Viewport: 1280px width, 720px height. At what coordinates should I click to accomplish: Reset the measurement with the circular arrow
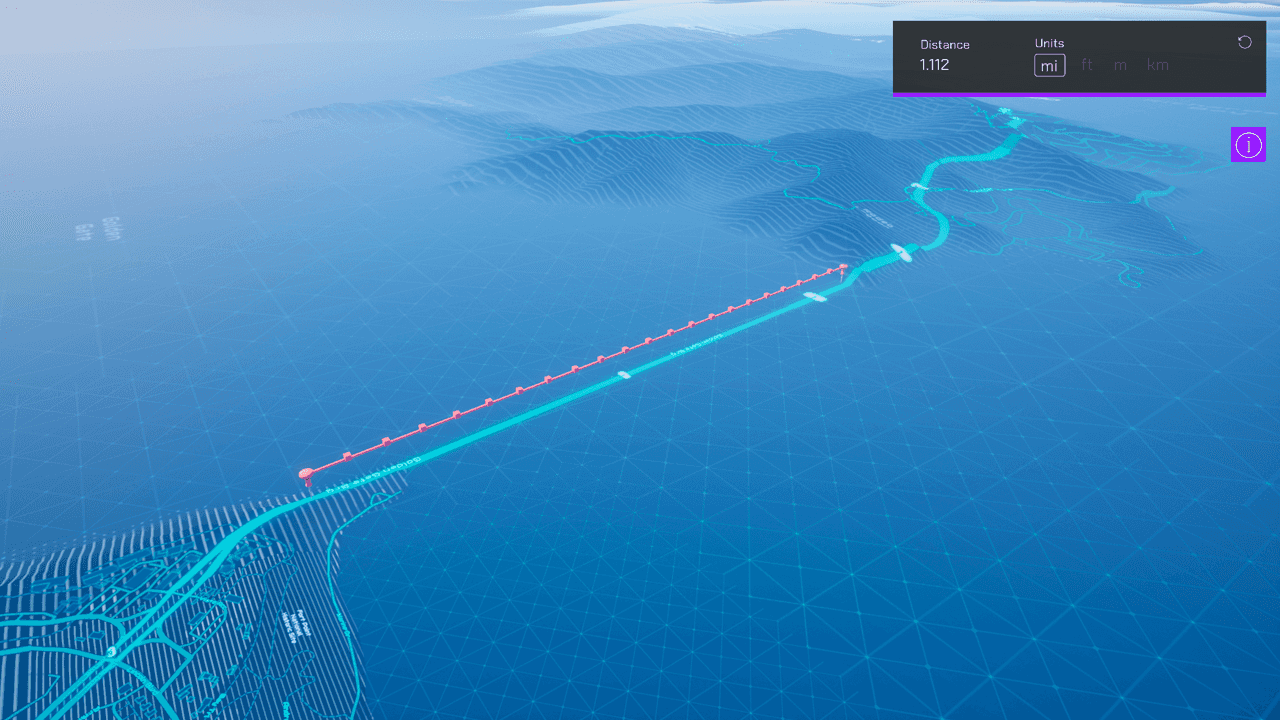point(1244,42)
